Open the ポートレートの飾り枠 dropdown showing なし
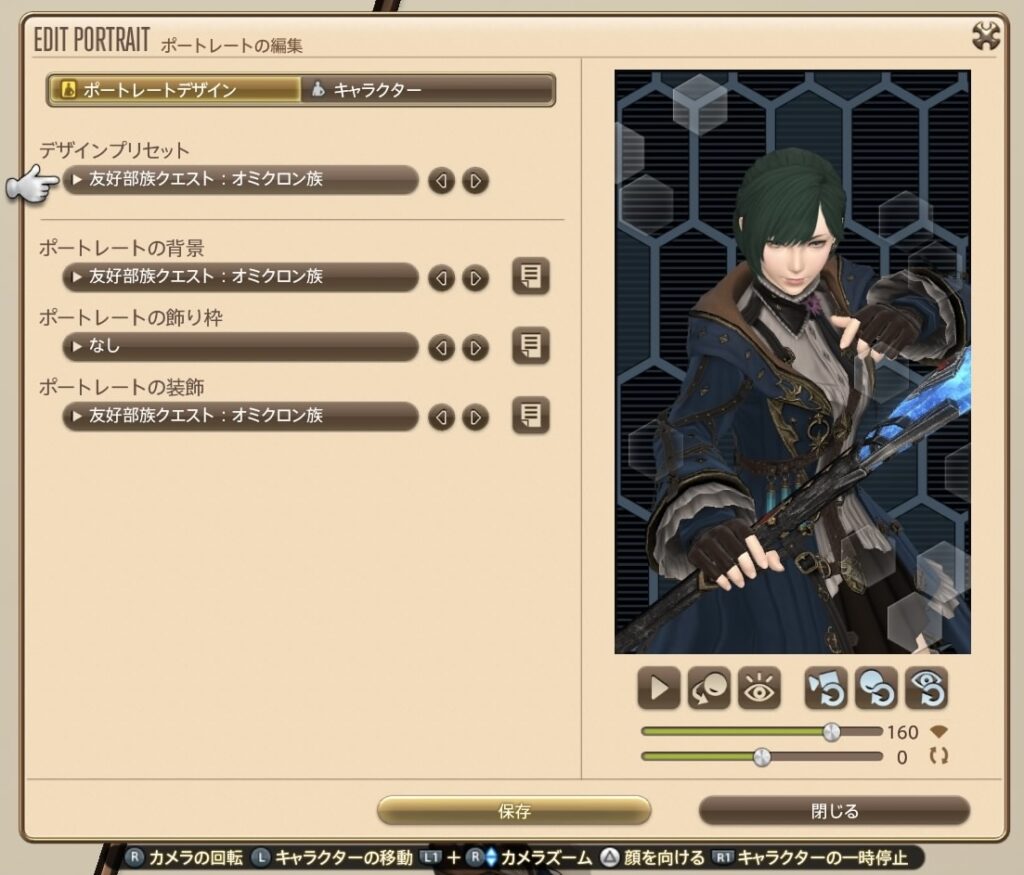The height and width of the screenshot is (875, 1024). point(240,347)
